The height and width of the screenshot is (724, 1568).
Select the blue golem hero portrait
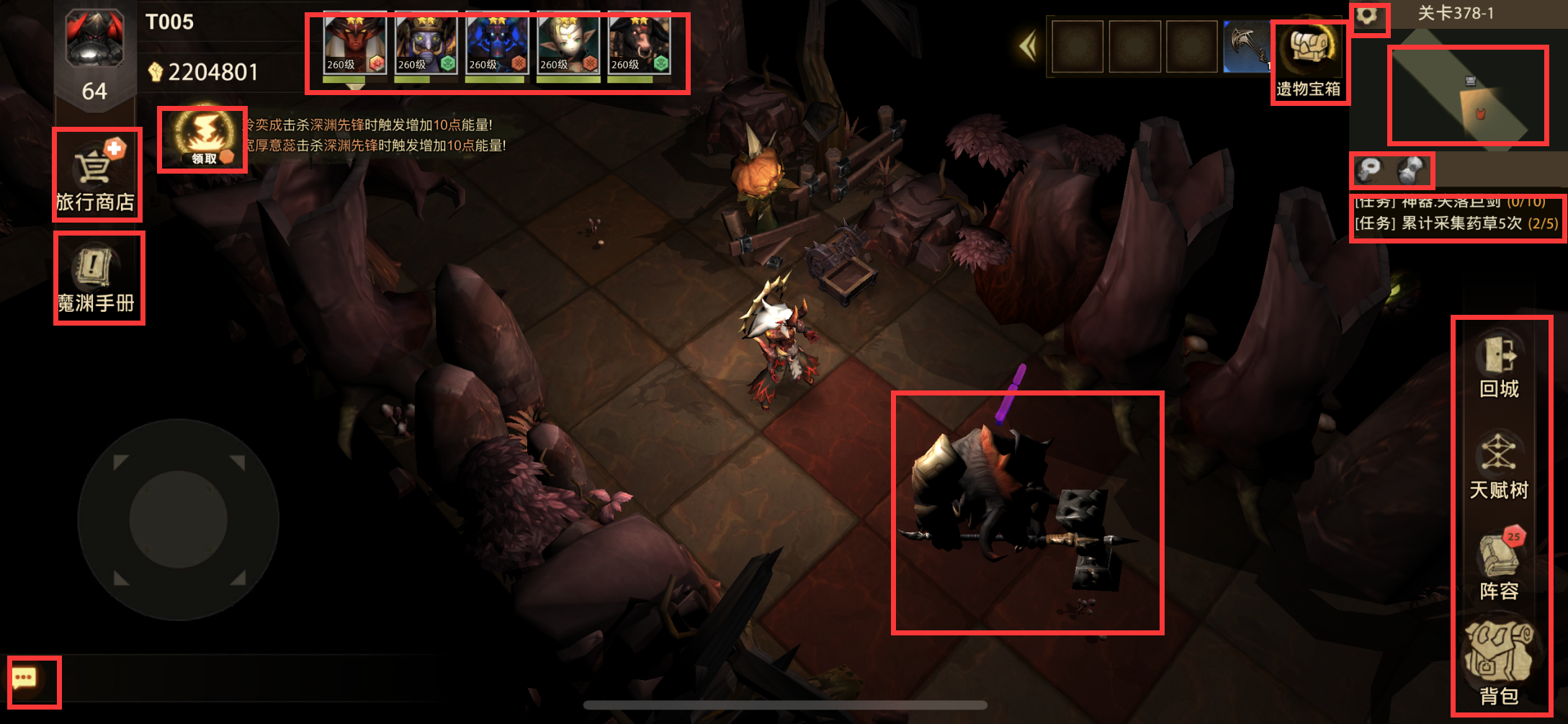pos(497,45)
